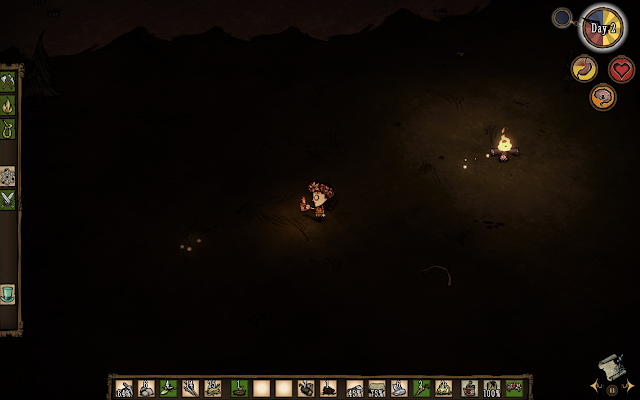This screenshot has width=640, height=400.
Task: Click the pause button
Action: [612, 390]
